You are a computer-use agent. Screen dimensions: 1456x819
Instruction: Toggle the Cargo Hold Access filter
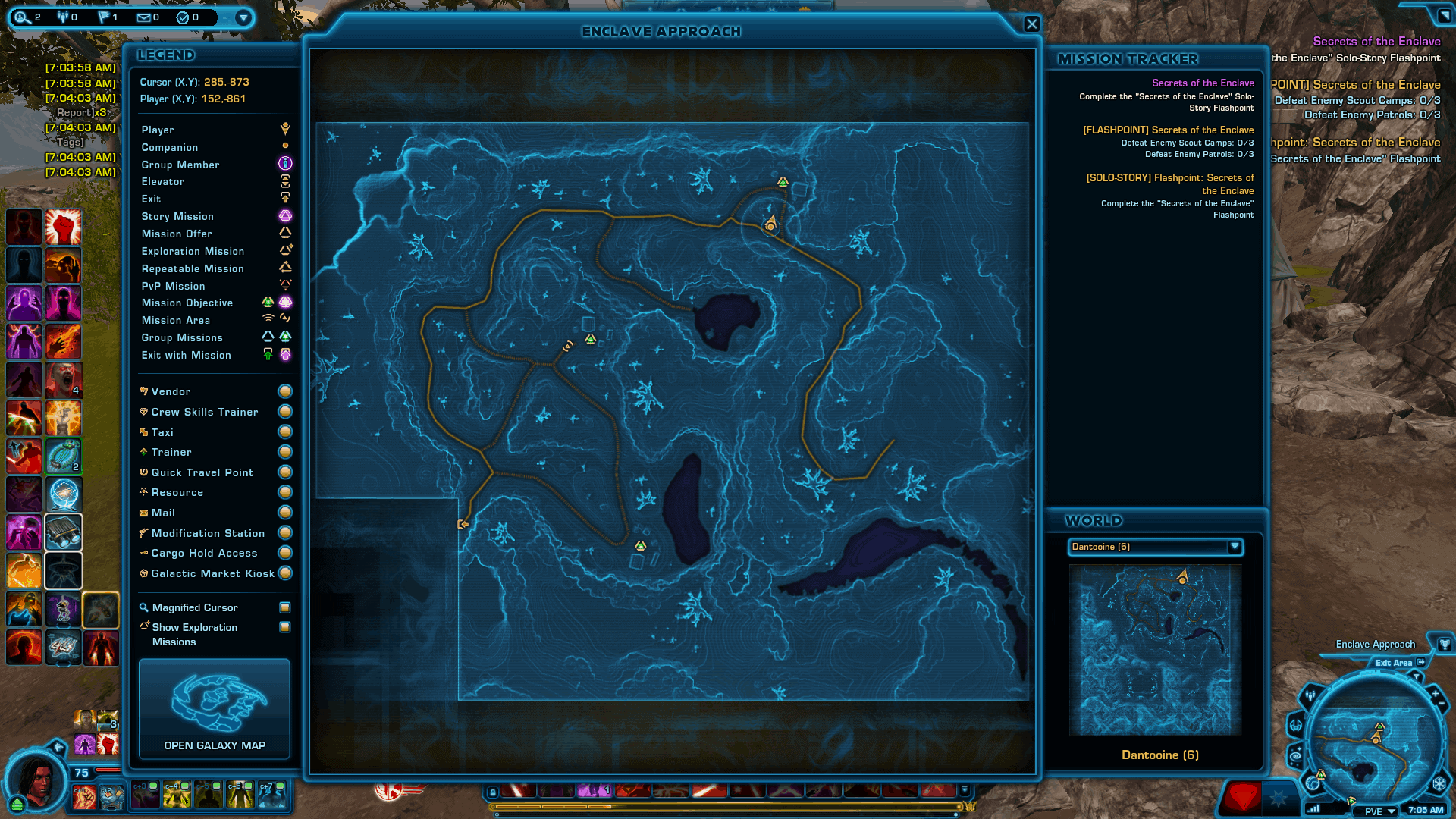(x=285, y=553)
